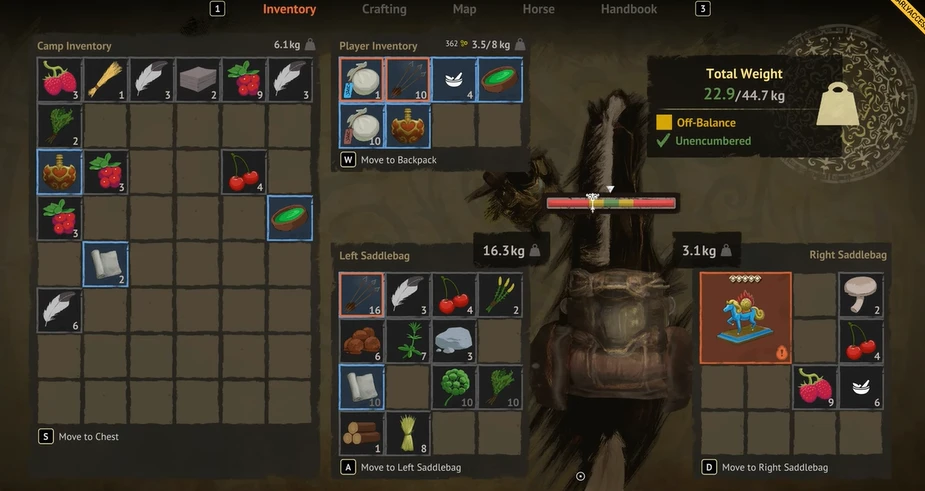Open the Map tab
Viewport: 925px width, 491px height.
(464, 9)
